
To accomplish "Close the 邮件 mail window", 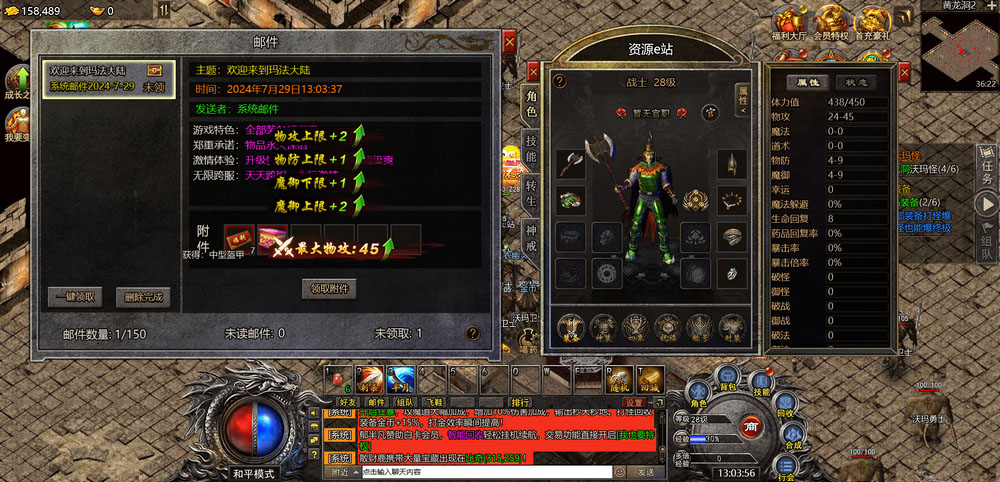I will coord(509,42).
